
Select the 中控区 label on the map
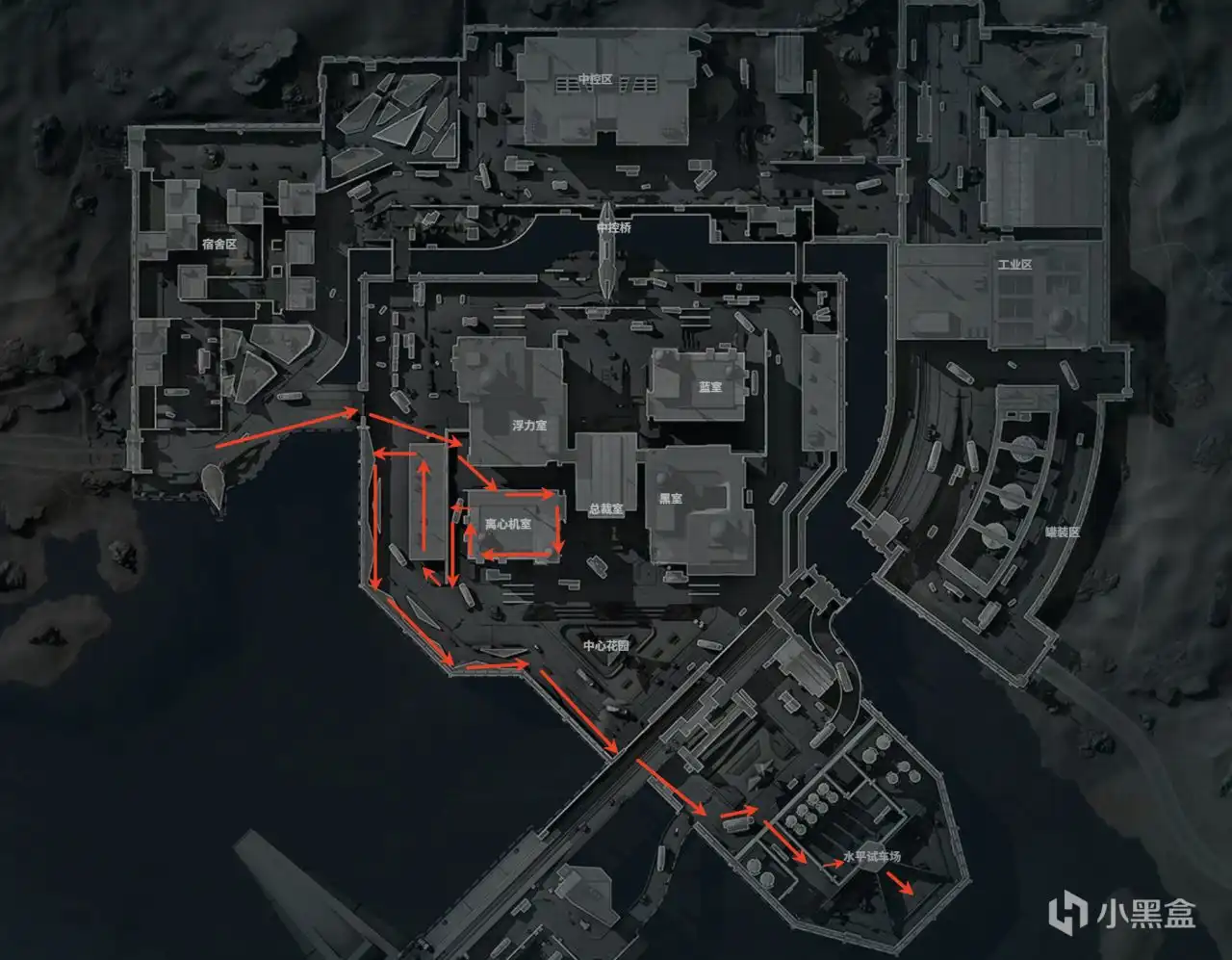[595, 79]
